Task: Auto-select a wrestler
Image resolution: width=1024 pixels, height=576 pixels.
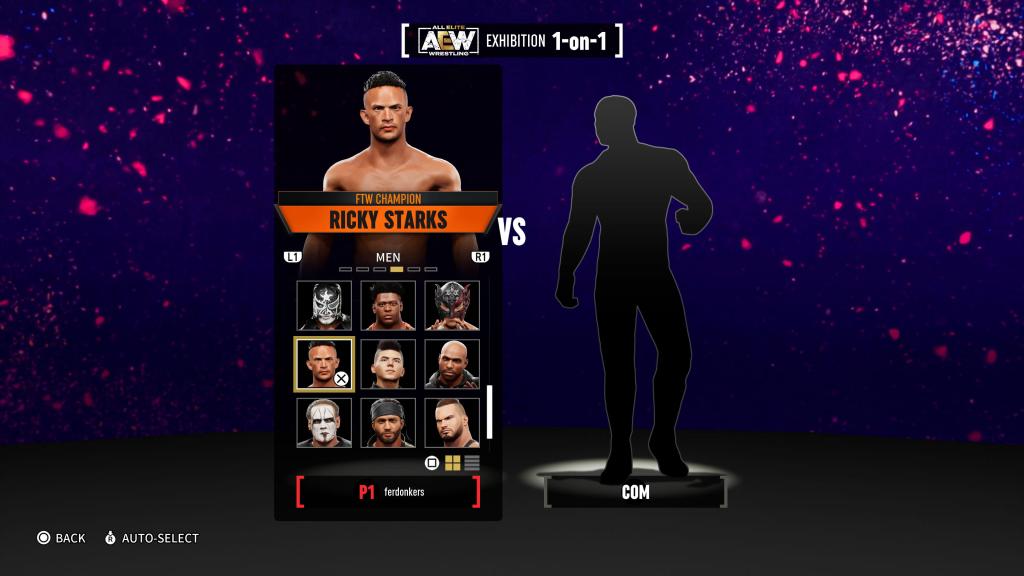Action: (x=152, y=538)
